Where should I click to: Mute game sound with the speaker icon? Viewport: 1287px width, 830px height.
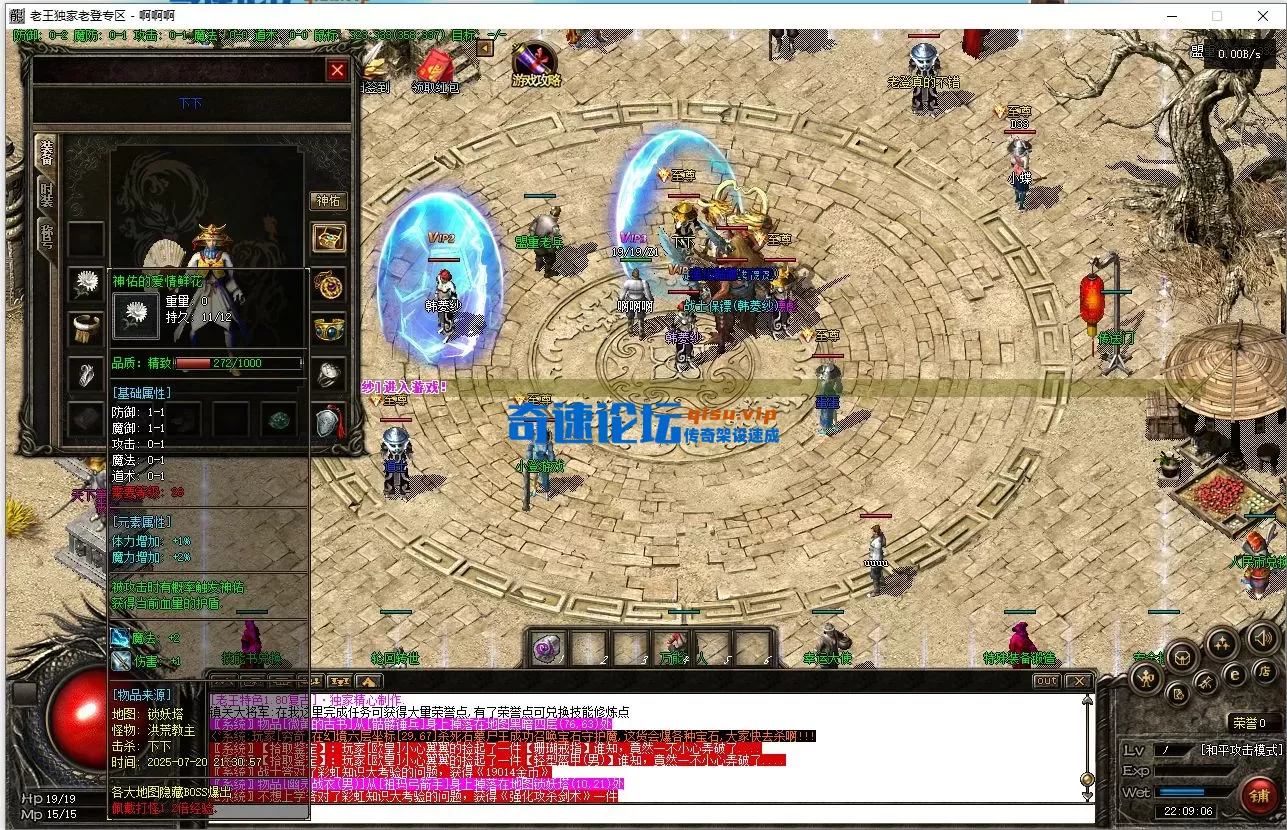click(x=1263, y=638)
